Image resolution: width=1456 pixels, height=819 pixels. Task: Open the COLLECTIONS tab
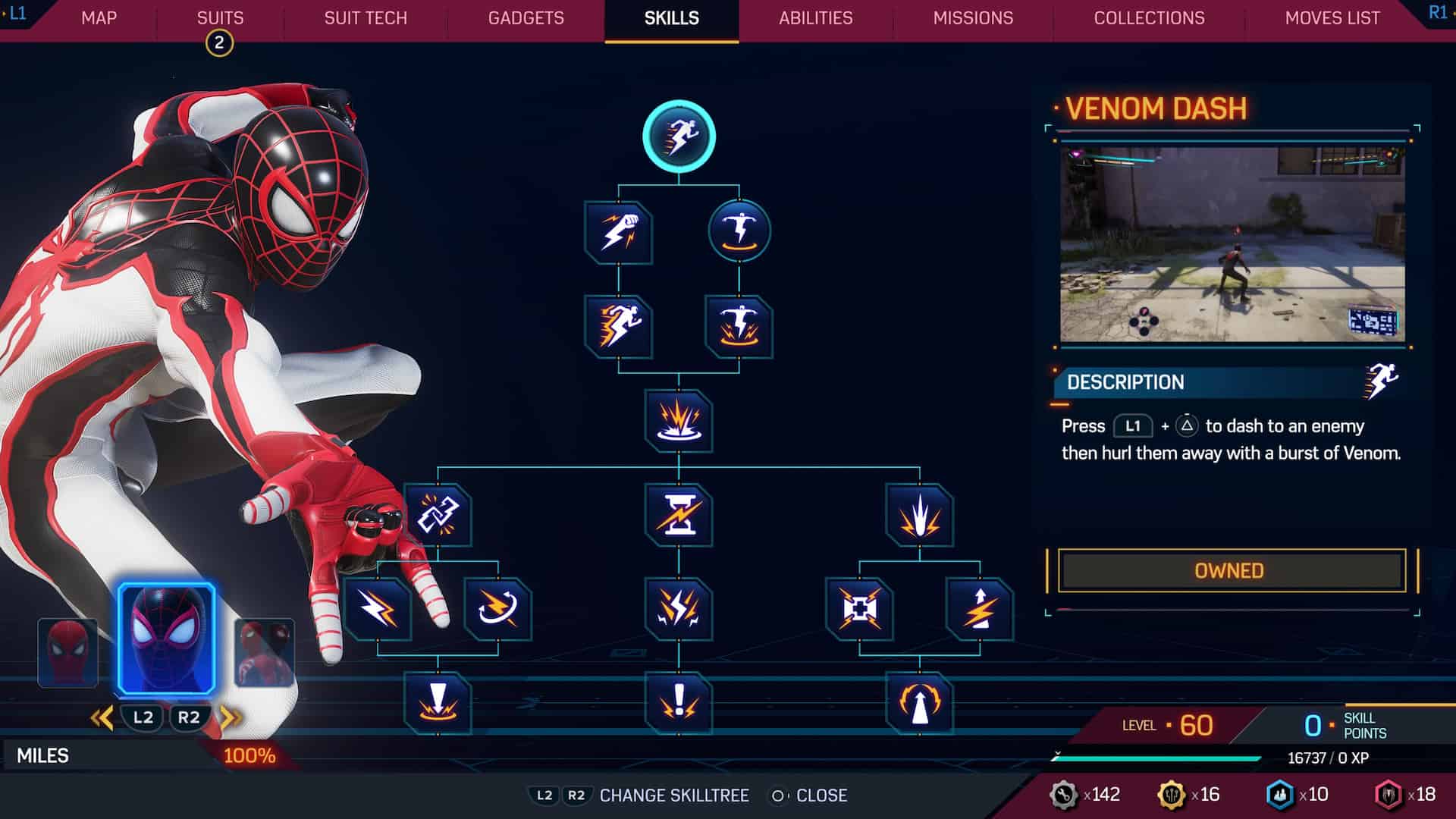click(1147, 18)
